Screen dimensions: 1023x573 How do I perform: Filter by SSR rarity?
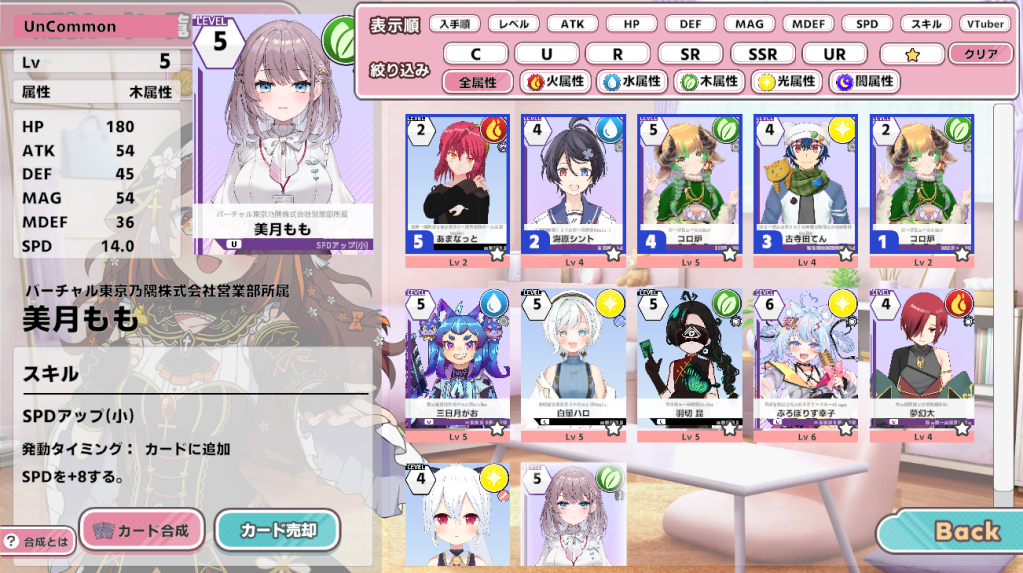coord(762,53)
